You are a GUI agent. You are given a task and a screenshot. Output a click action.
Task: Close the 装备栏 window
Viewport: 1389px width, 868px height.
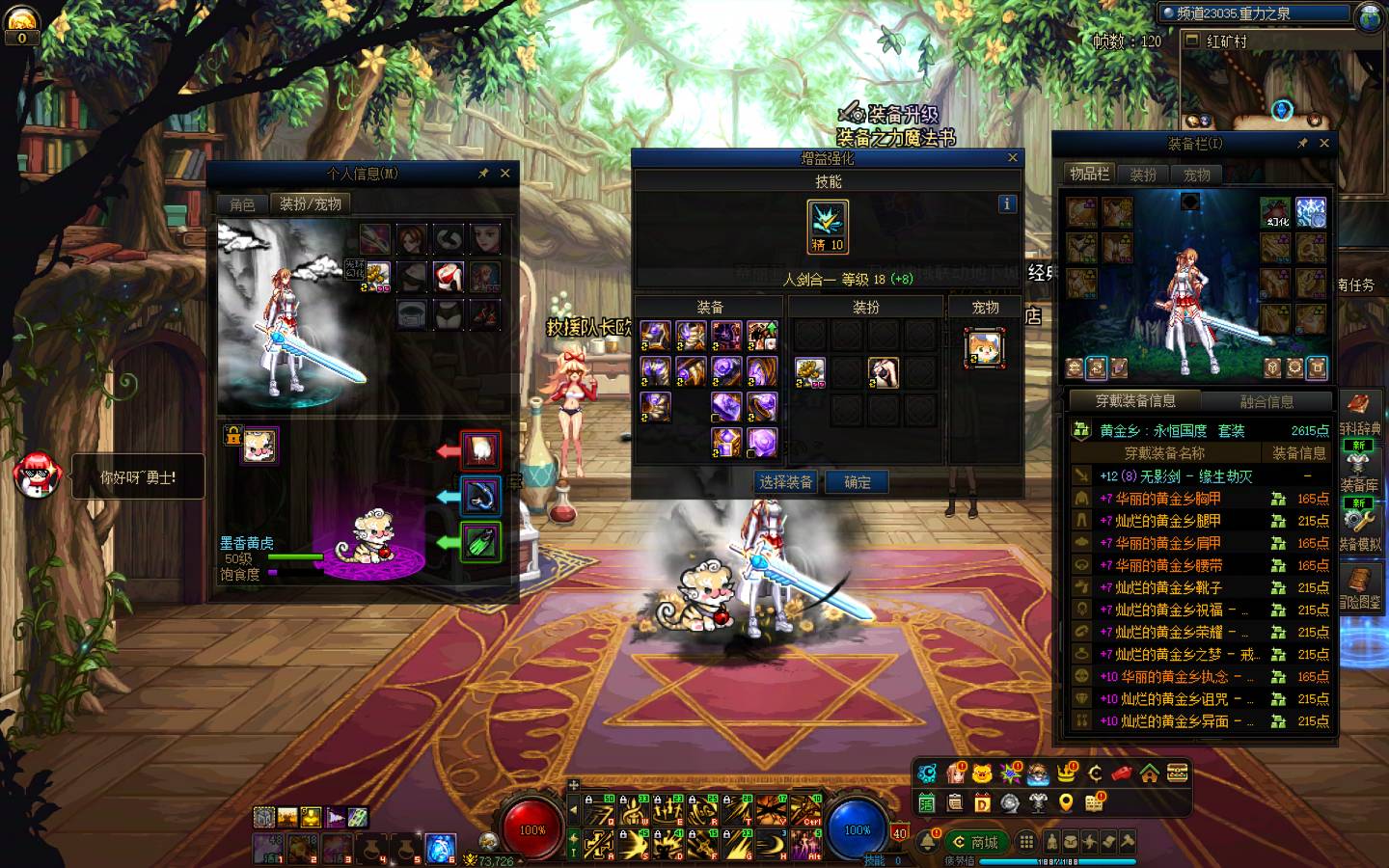pos(1324,143)
